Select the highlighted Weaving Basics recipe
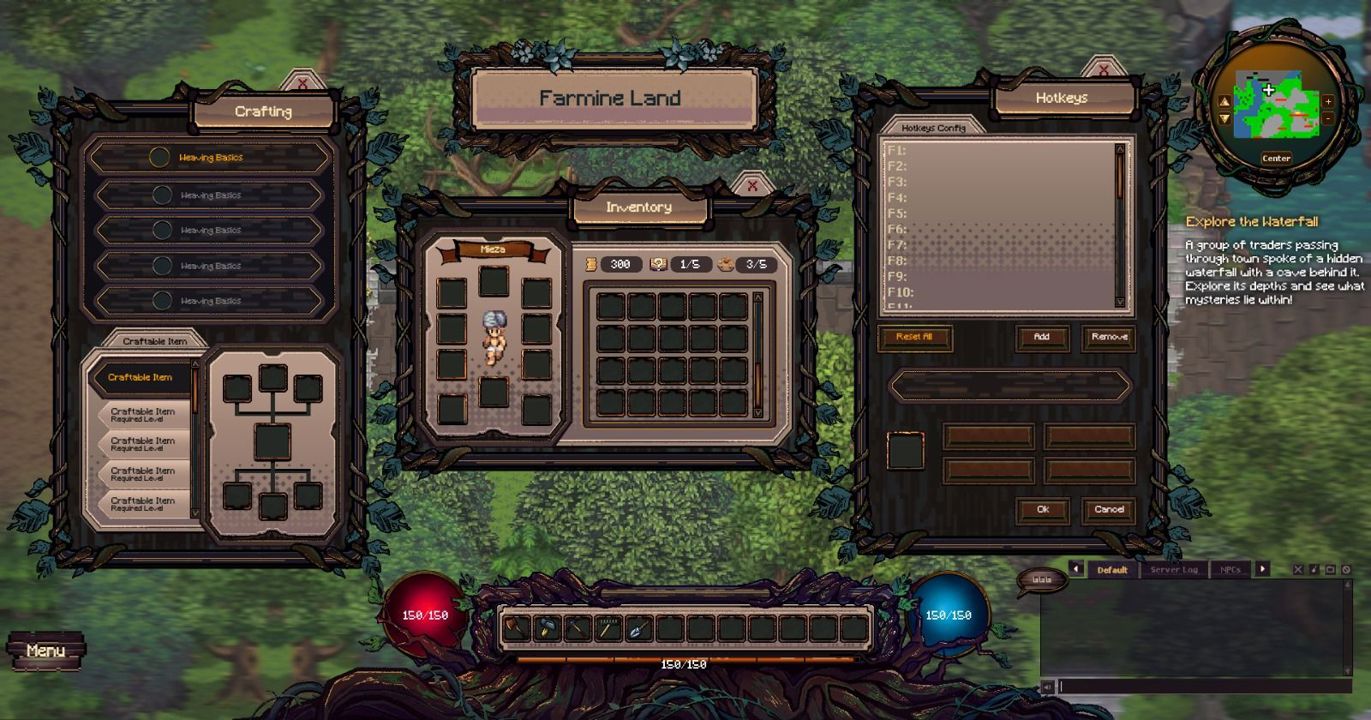The image size is (1371, 720). [x=210, y=157]
